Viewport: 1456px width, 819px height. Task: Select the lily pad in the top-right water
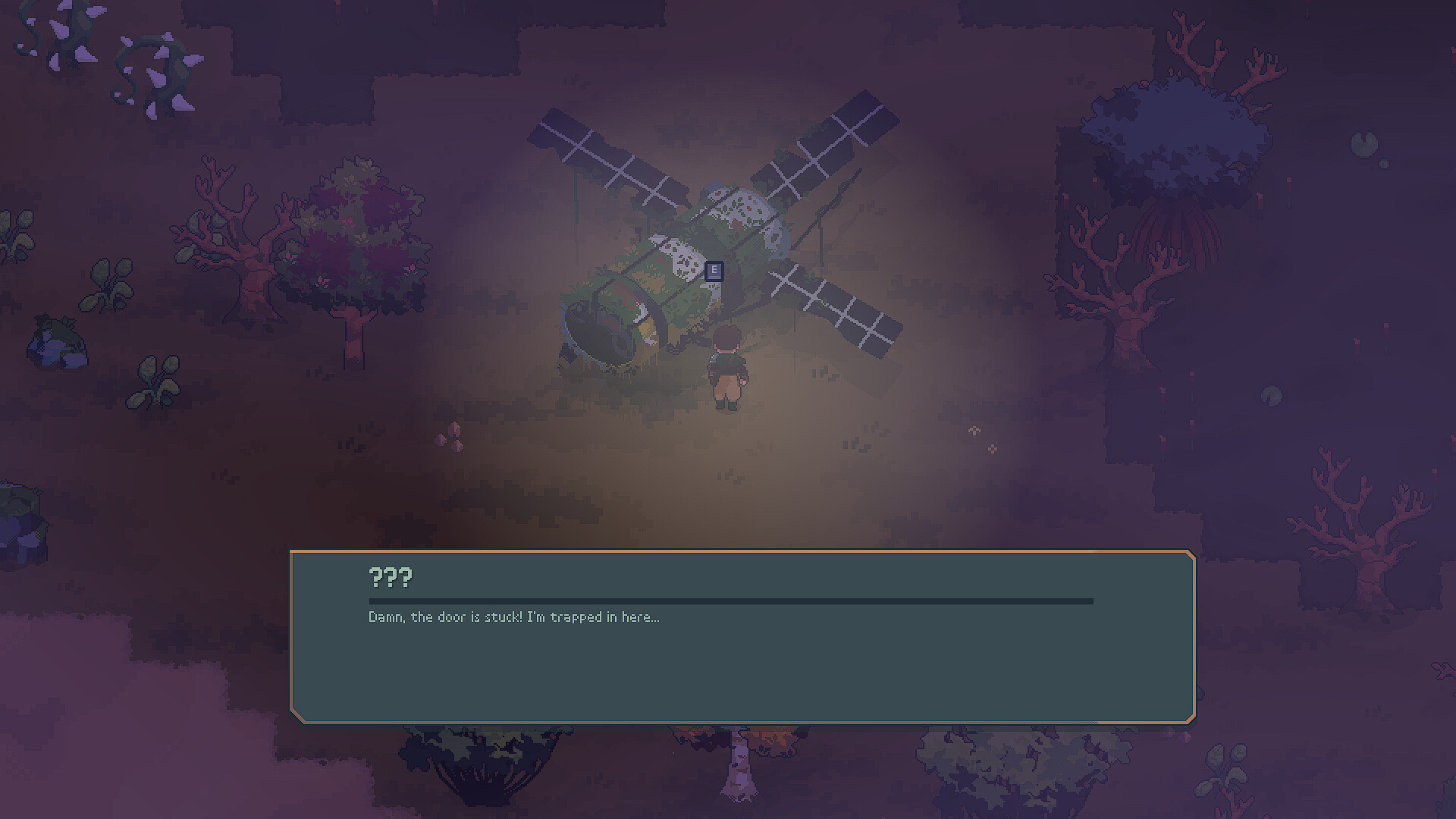[1365, 140]
